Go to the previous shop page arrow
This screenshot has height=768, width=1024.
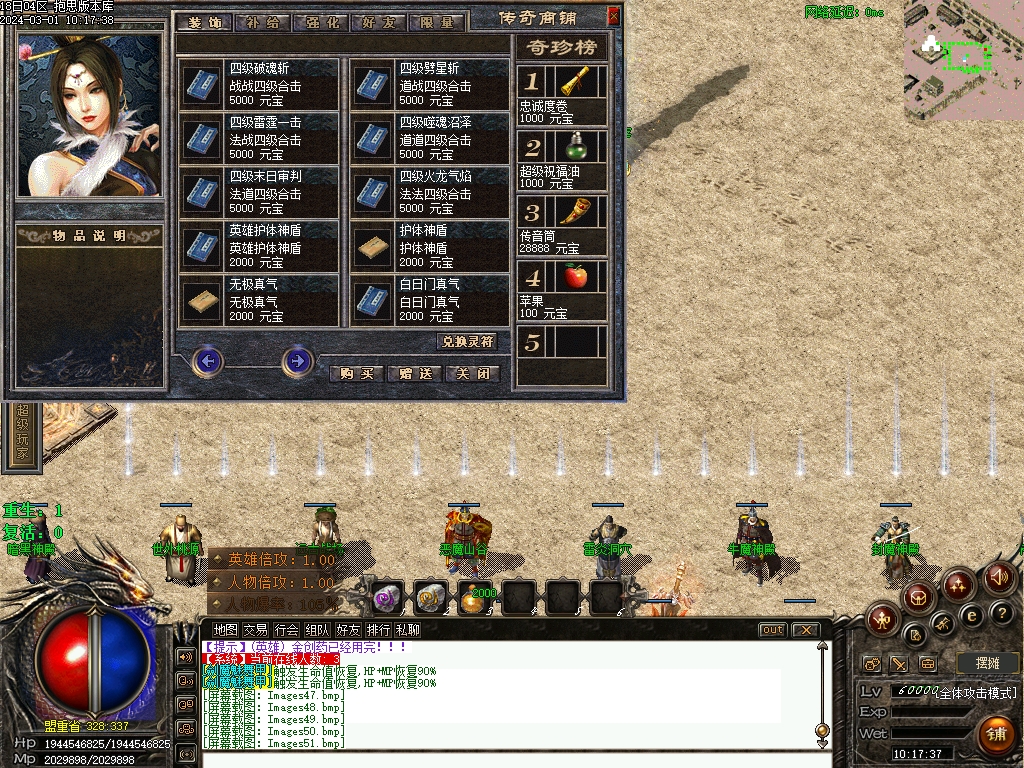tap(207, 360)
